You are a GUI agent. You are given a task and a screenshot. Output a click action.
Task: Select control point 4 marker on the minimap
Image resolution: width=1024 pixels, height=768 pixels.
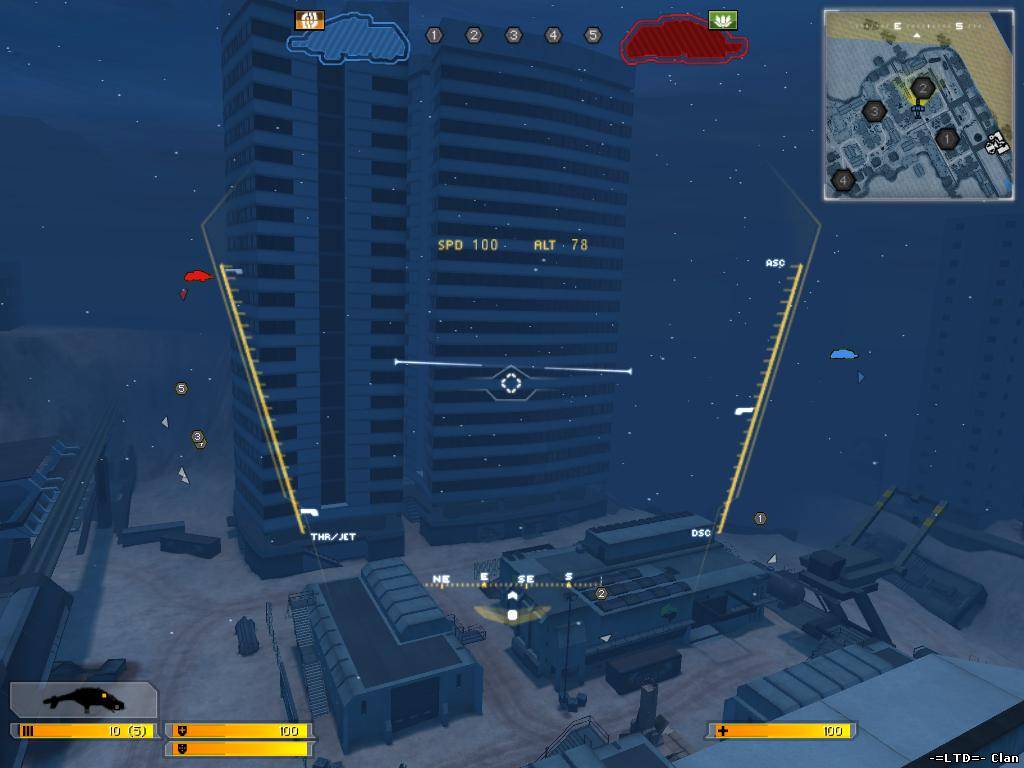coord(843,181)
